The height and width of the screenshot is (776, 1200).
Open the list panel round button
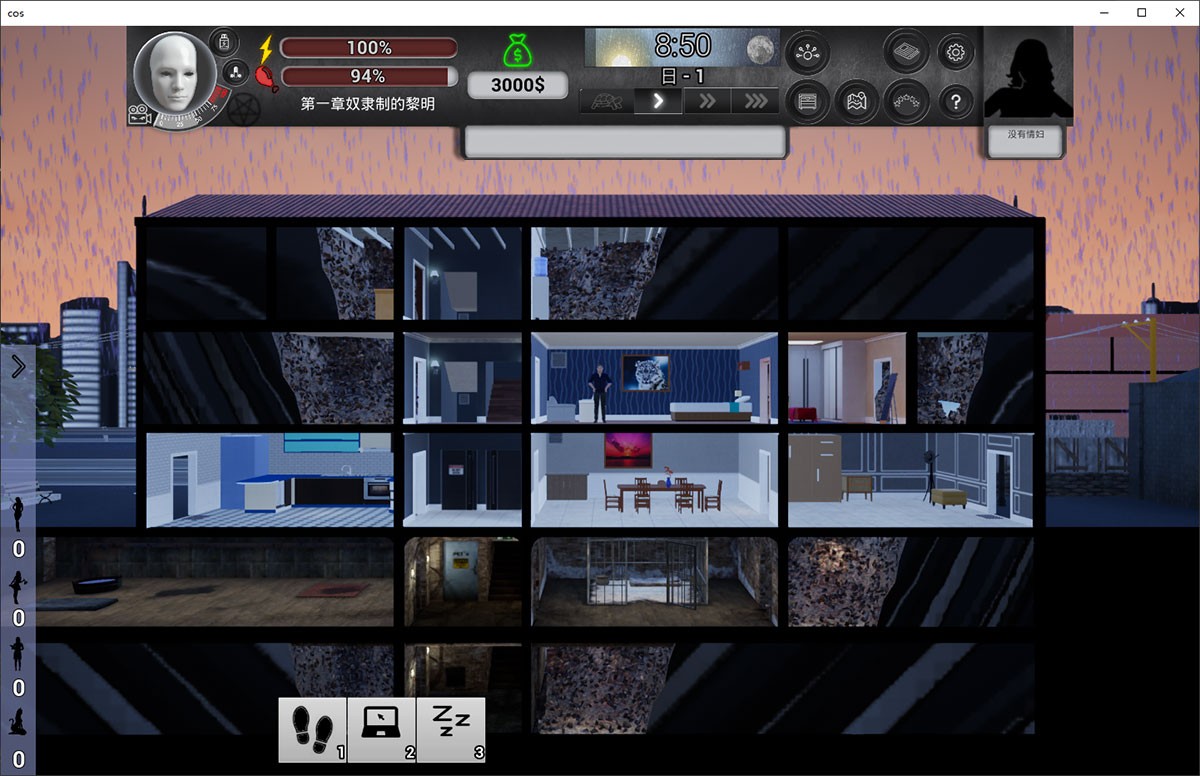click(807, 101)
